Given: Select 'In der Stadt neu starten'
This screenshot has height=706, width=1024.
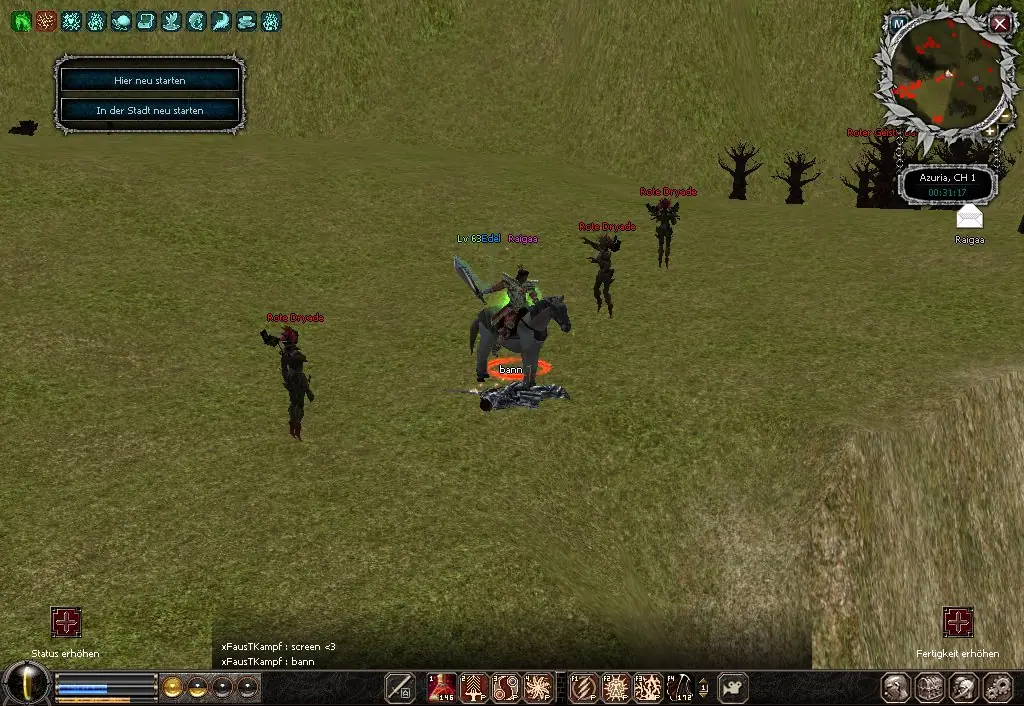Looking at the screenshot, I should click(149, 110).
